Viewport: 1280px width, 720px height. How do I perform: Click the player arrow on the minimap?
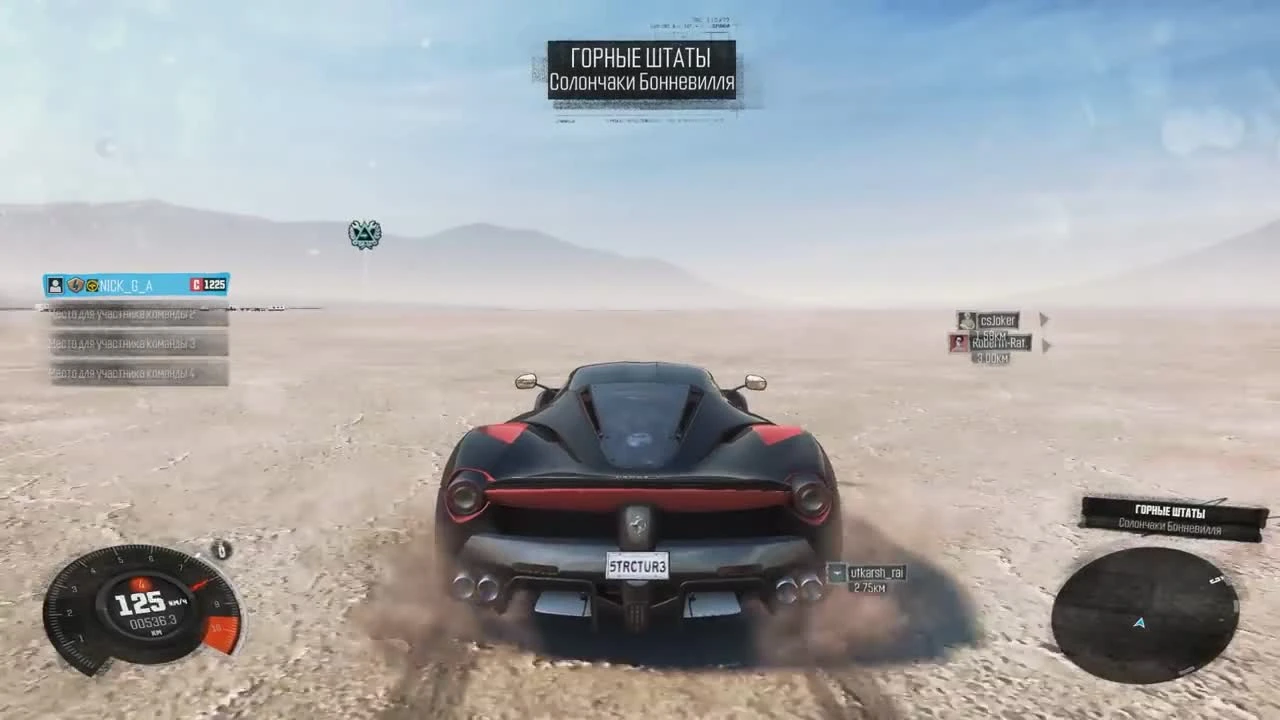click(x=1140, y=622)
